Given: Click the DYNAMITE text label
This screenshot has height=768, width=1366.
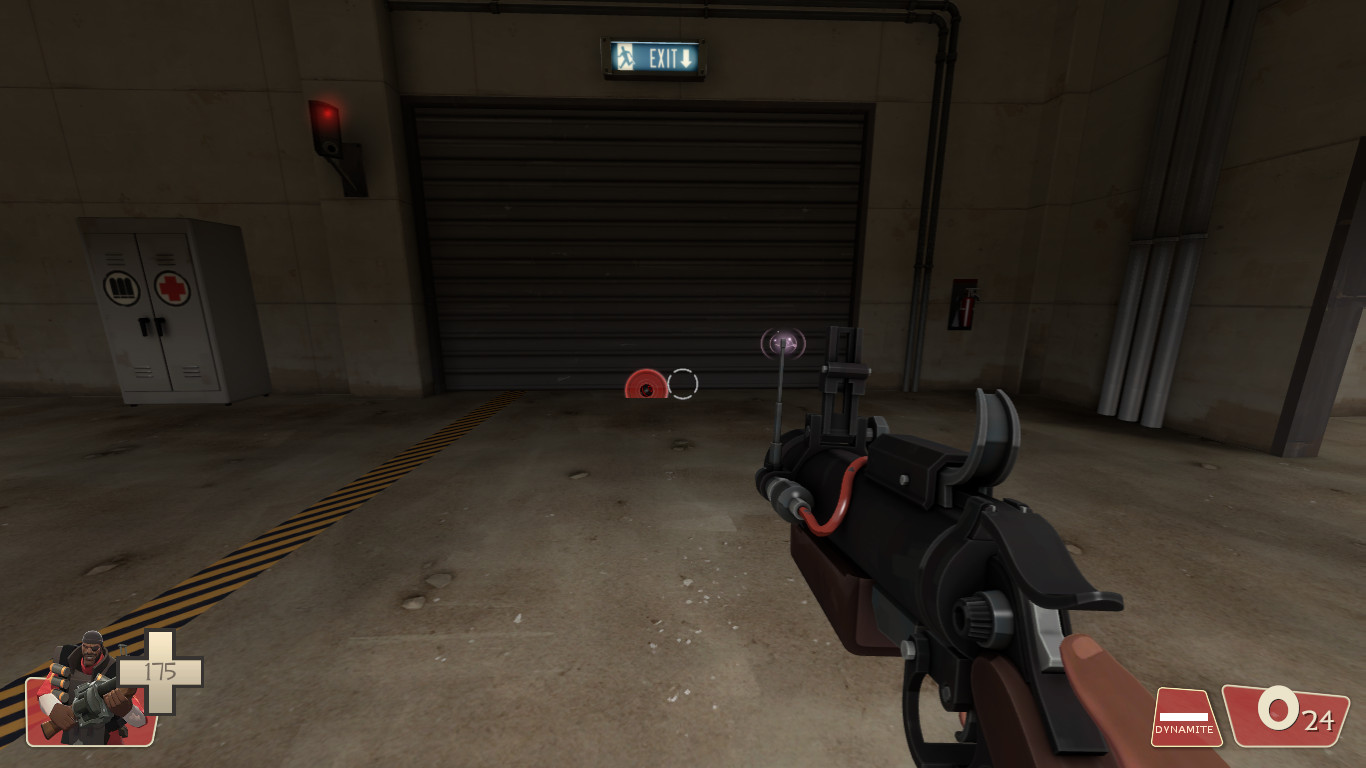Looking at the screenshot, I should pos(1183,731).
